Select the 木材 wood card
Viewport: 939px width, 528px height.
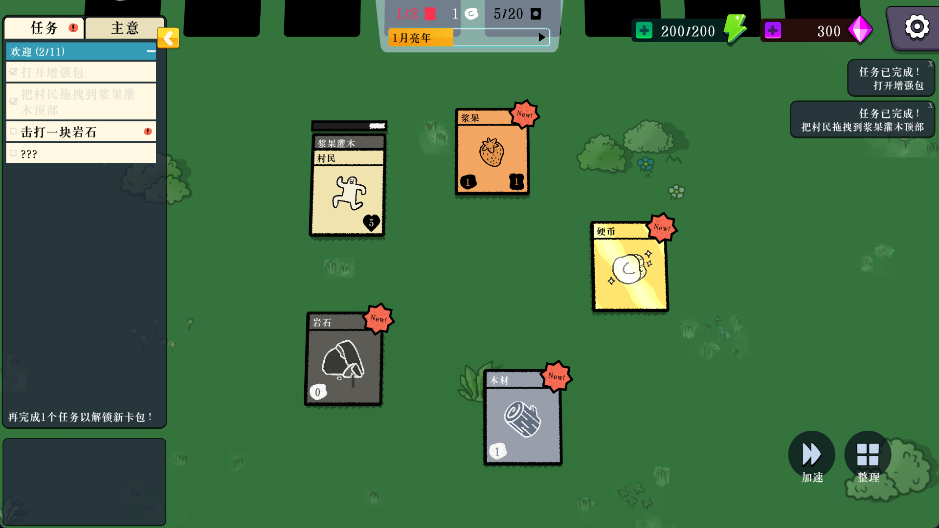522,418
